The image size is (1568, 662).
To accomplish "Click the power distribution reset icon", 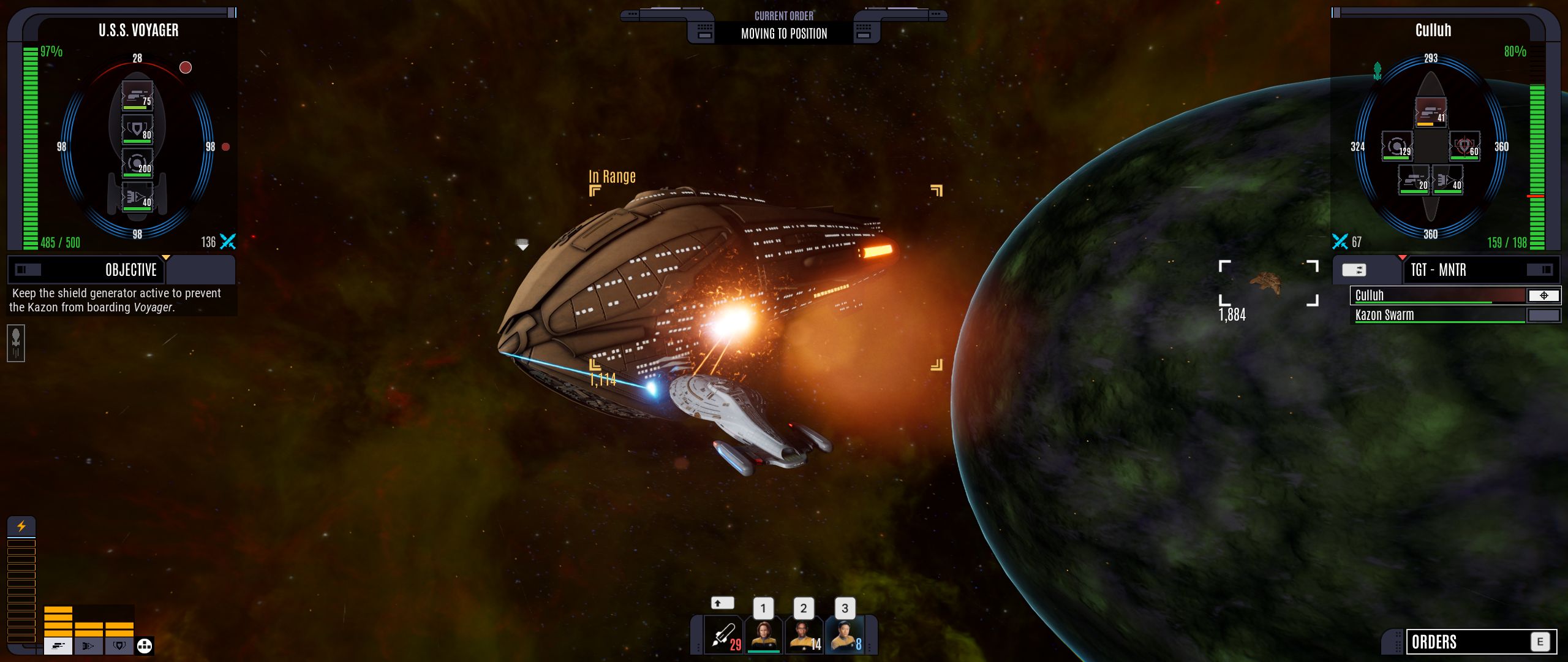I will (145, 645).
